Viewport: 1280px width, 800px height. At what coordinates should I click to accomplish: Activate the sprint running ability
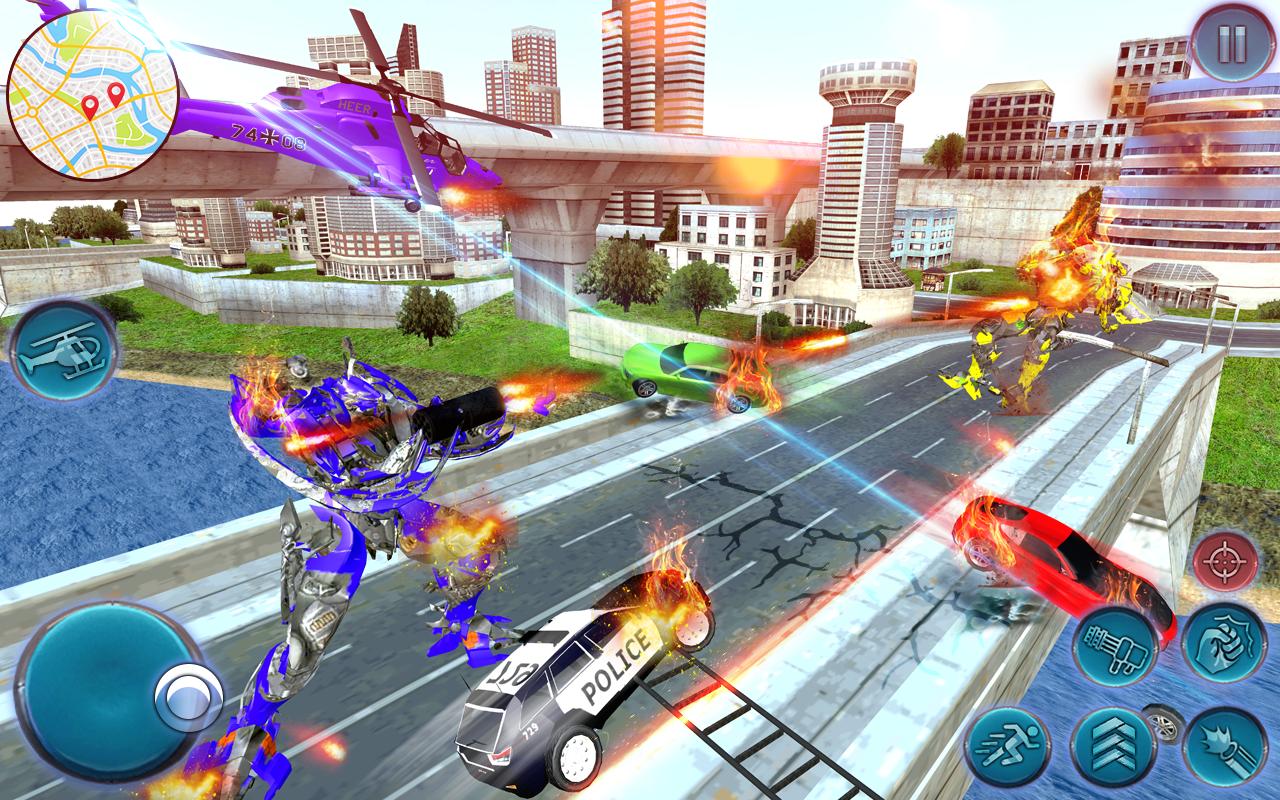pos(1007,748)
